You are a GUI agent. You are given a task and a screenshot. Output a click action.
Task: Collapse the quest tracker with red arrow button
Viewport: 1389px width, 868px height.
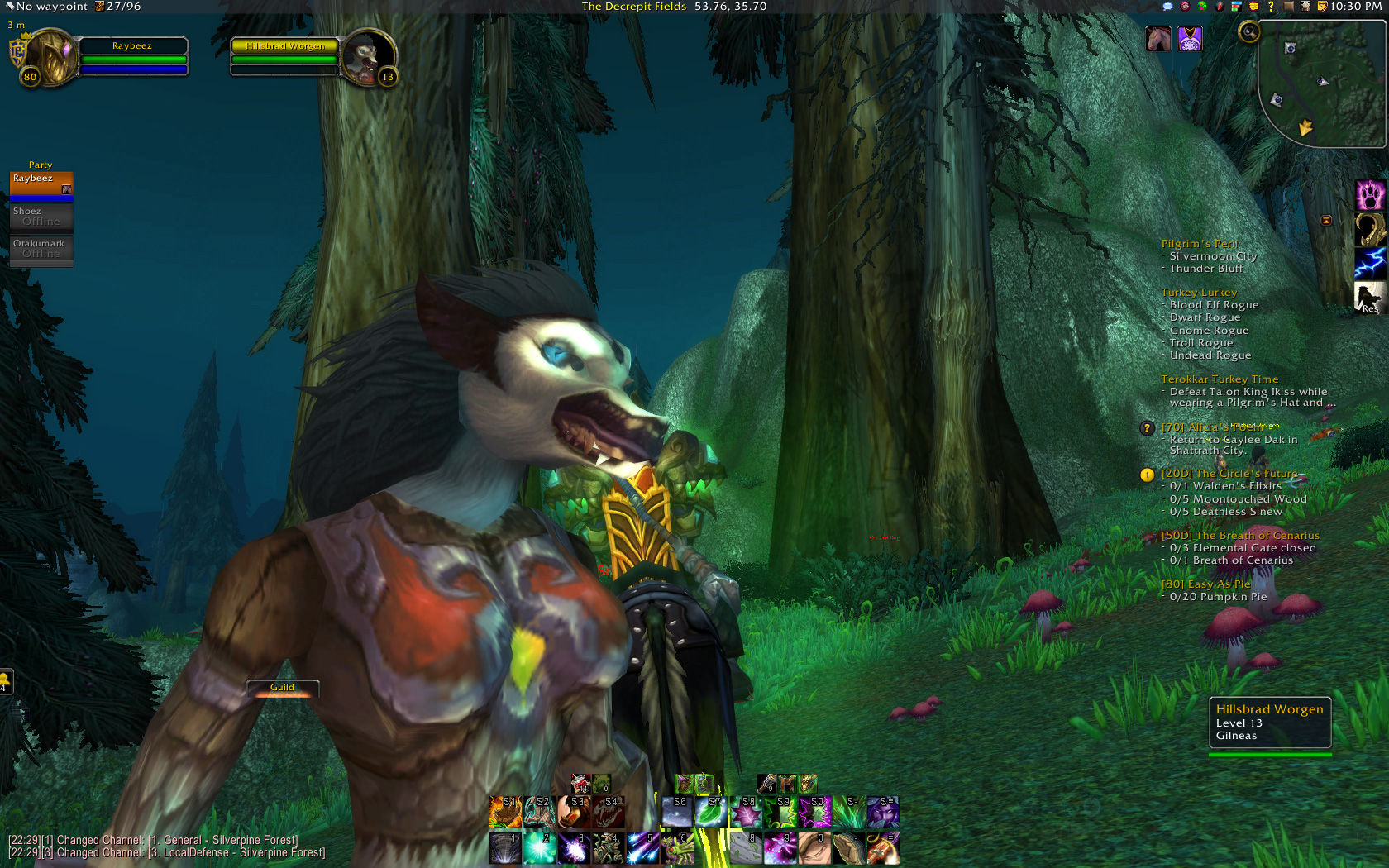tap(1326, 220)
